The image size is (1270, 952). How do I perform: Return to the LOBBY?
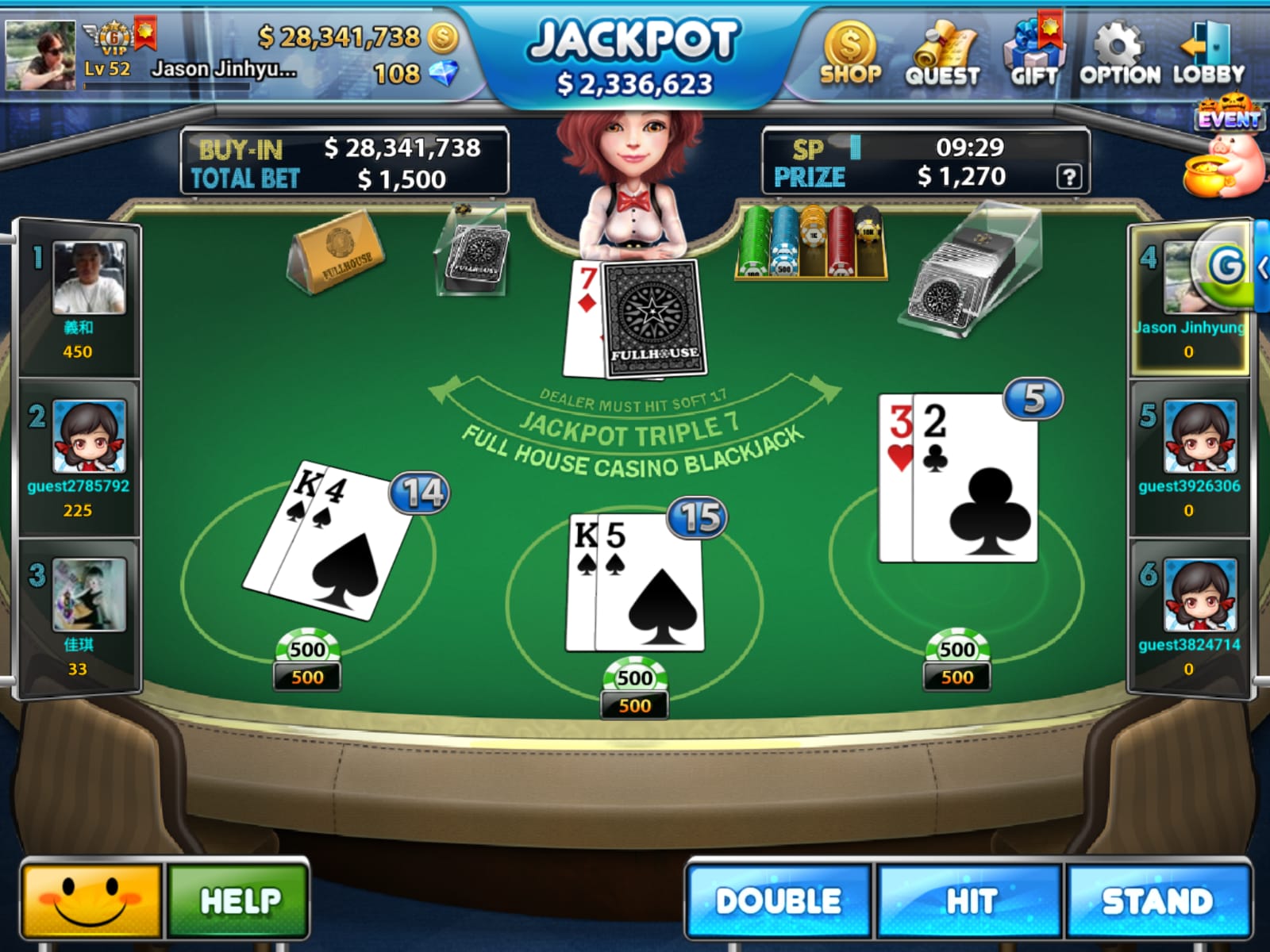pos(1208,53)
